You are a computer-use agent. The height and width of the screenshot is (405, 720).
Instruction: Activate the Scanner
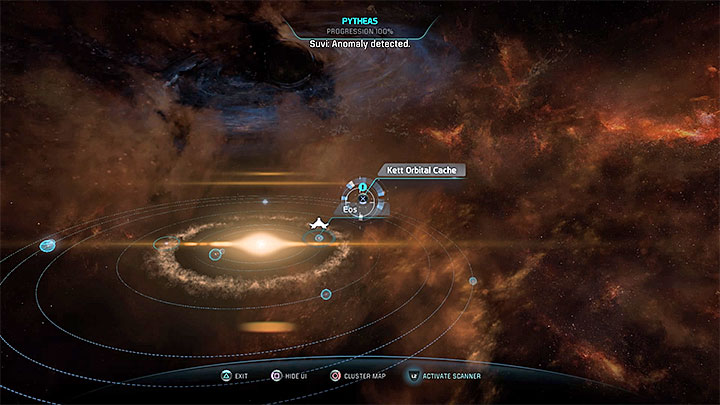pos(446,376)
